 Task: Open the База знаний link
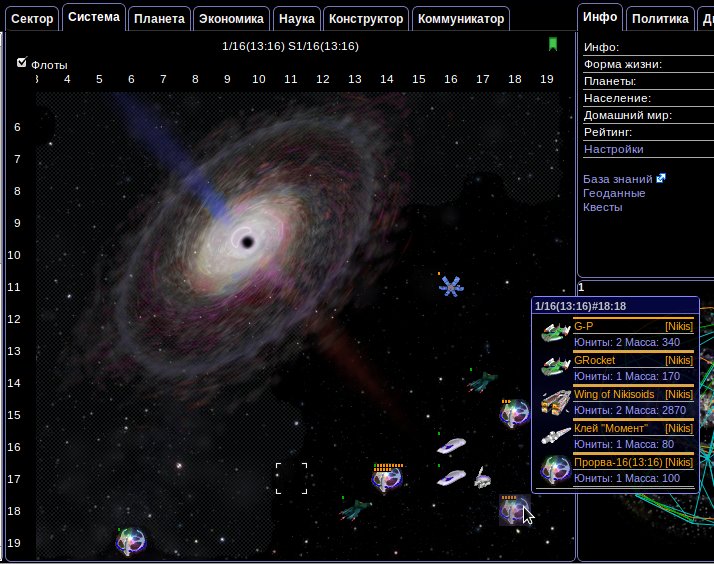tap(618, 179)
